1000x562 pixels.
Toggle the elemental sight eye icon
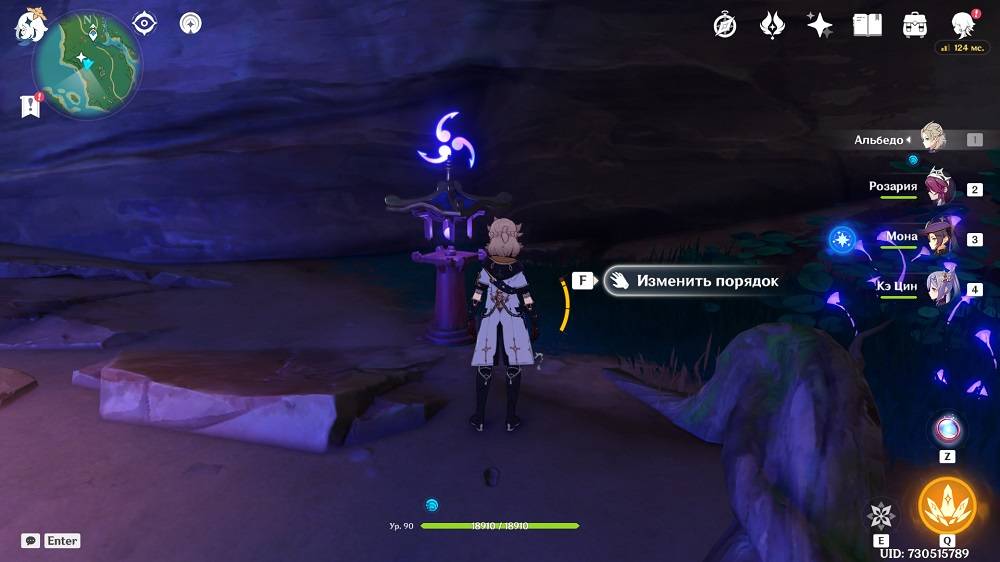145,23
